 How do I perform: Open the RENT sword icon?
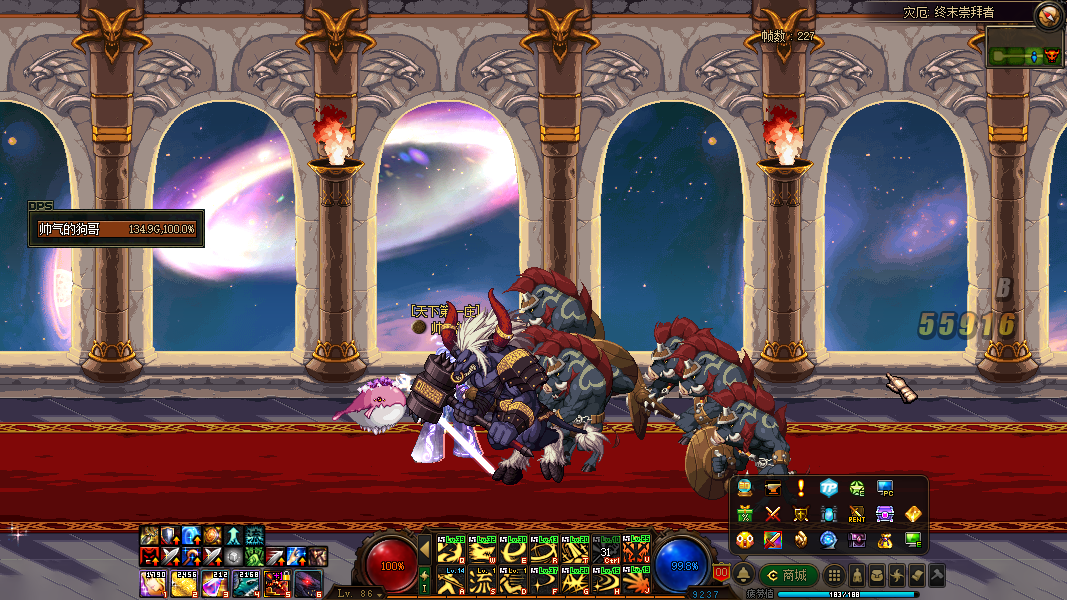(x=856, y=514)
